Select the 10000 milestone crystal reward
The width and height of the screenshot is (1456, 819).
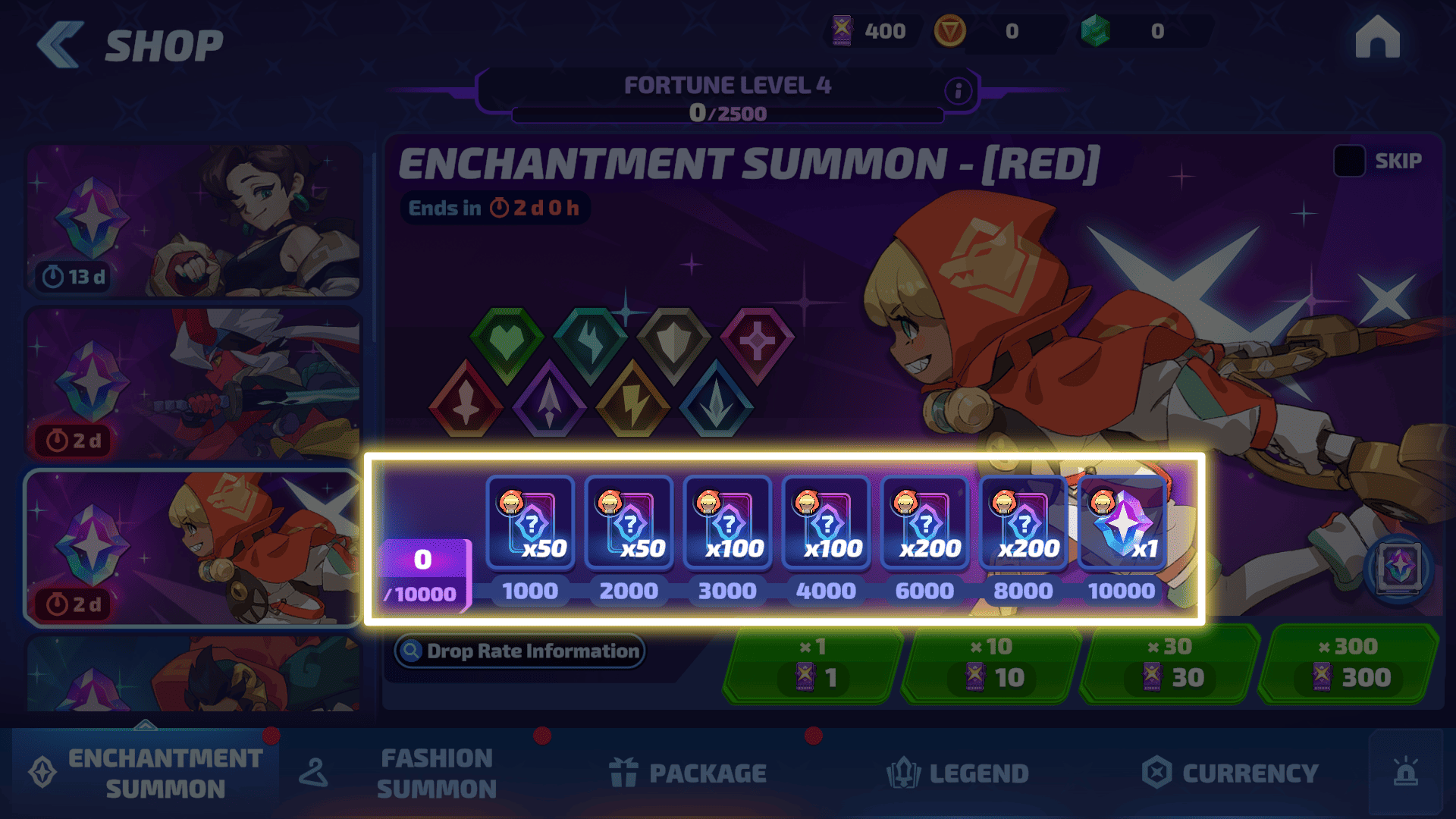coord(1122,523)
